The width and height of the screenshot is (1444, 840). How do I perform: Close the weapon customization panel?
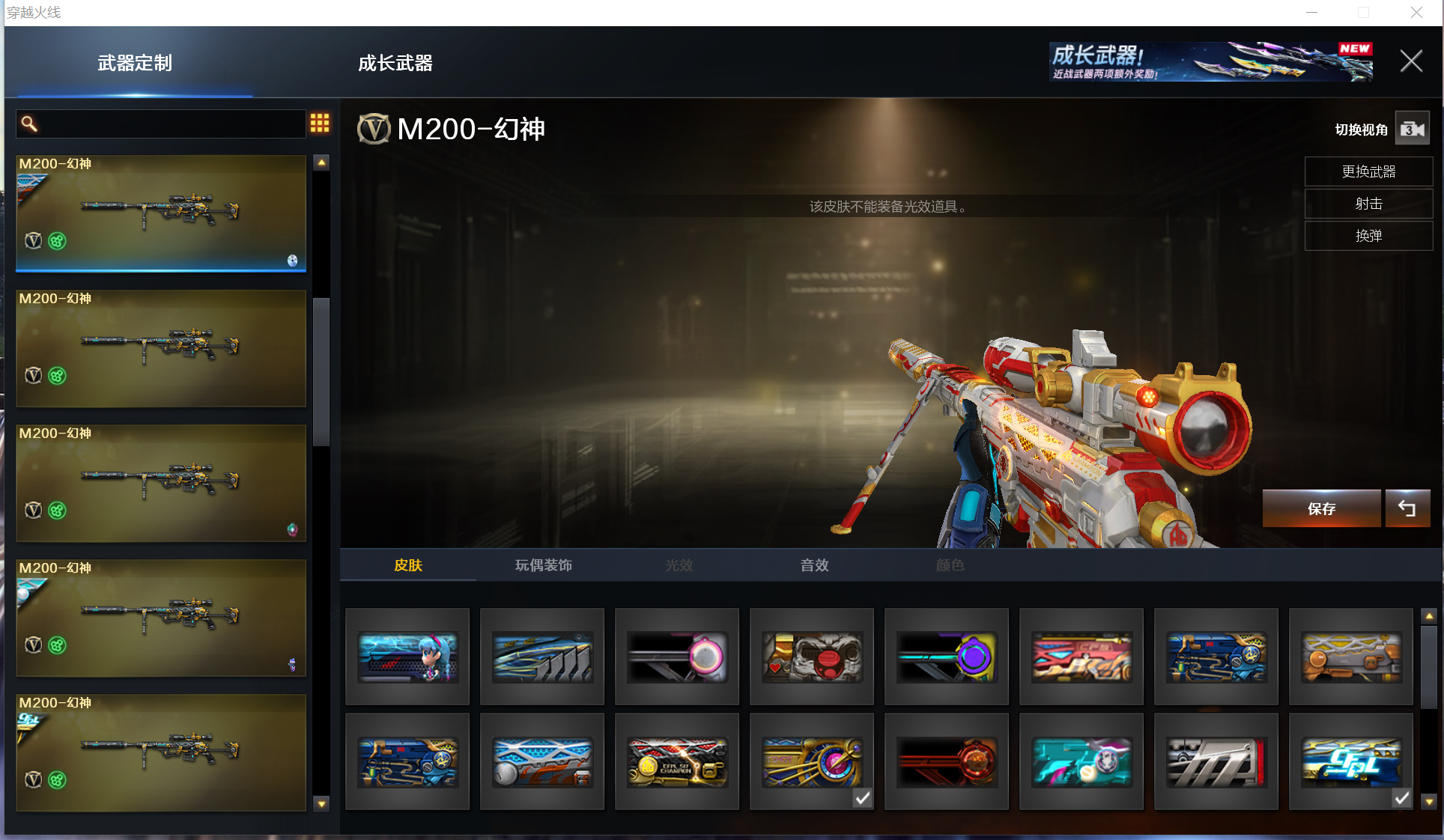coord(1411,61)
